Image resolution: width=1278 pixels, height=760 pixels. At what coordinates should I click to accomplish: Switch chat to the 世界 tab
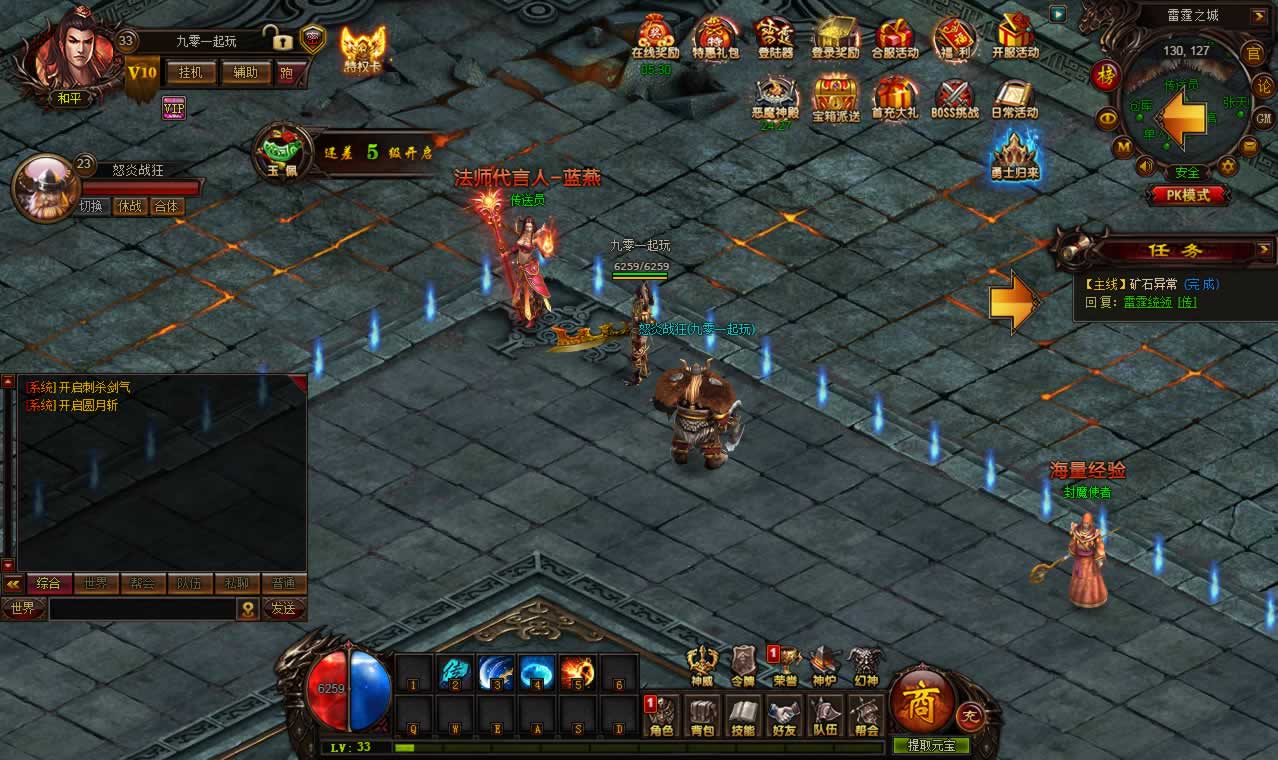click(x=95, y=583)
